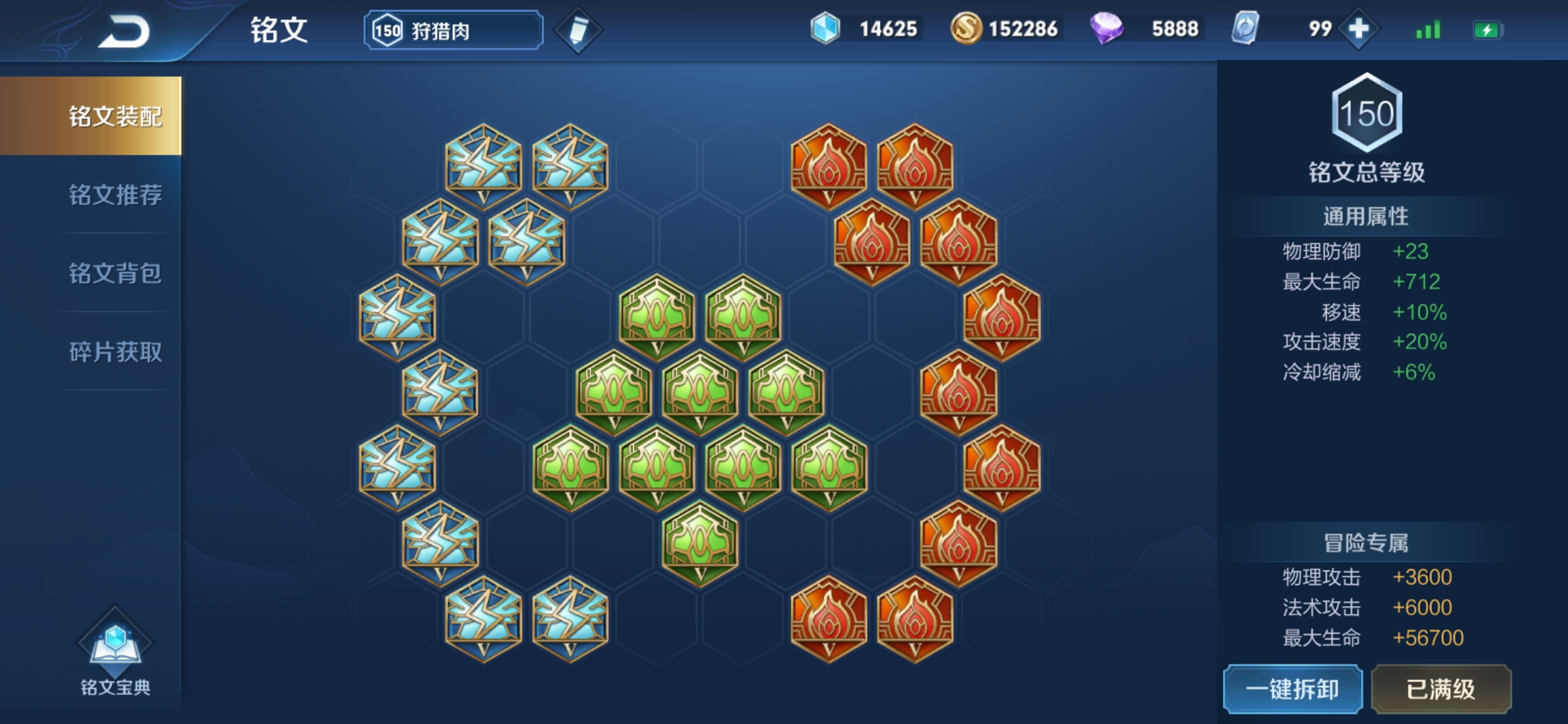Open the gold coin currency counter
The height and width of the screenshot is (724, 1568).
(1005, 29)
